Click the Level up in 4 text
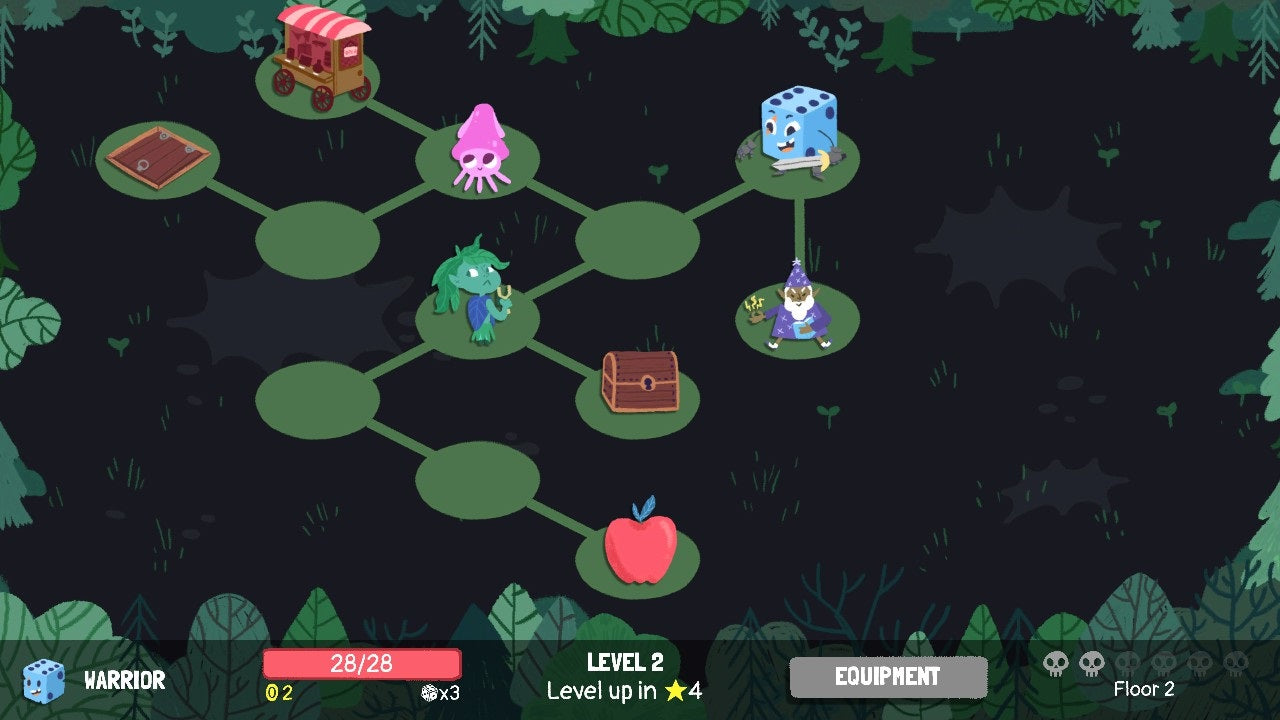Viewport: 1280px width, 720px height. pos(625,692)
